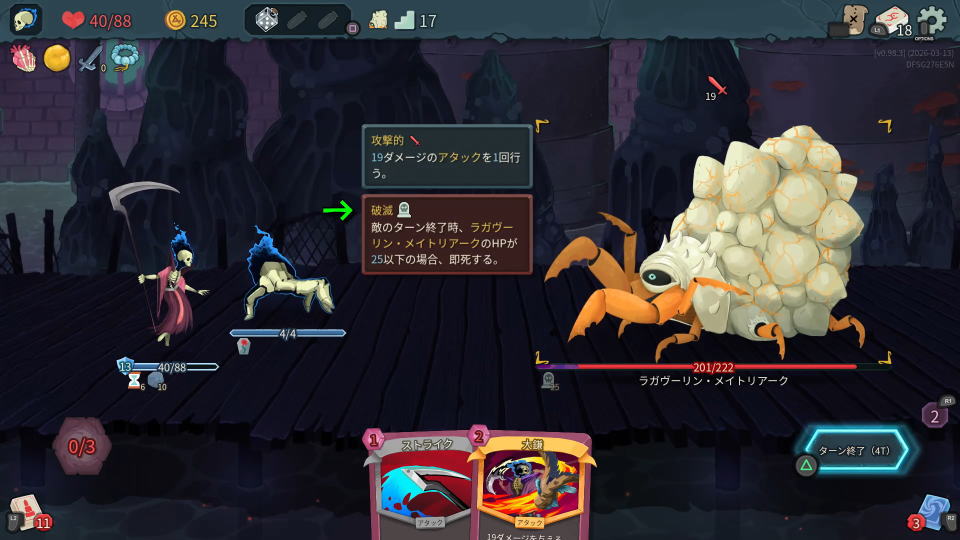Inspect the pink heart relic
Screen dimensions: 960x540
coord(24,58)
